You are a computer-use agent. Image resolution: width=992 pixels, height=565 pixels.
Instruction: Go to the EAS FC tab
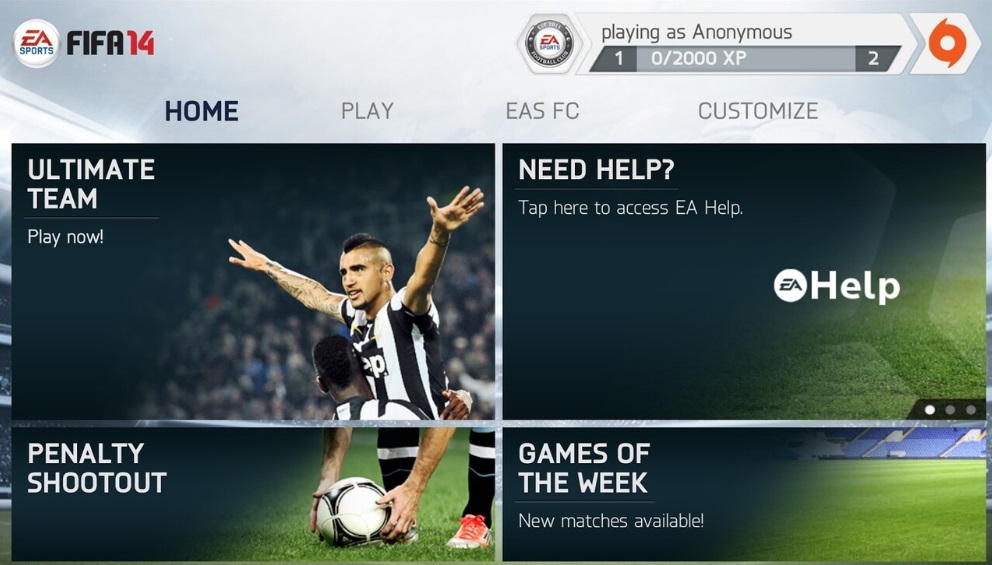pyautogui.click(x=542, y=111)
